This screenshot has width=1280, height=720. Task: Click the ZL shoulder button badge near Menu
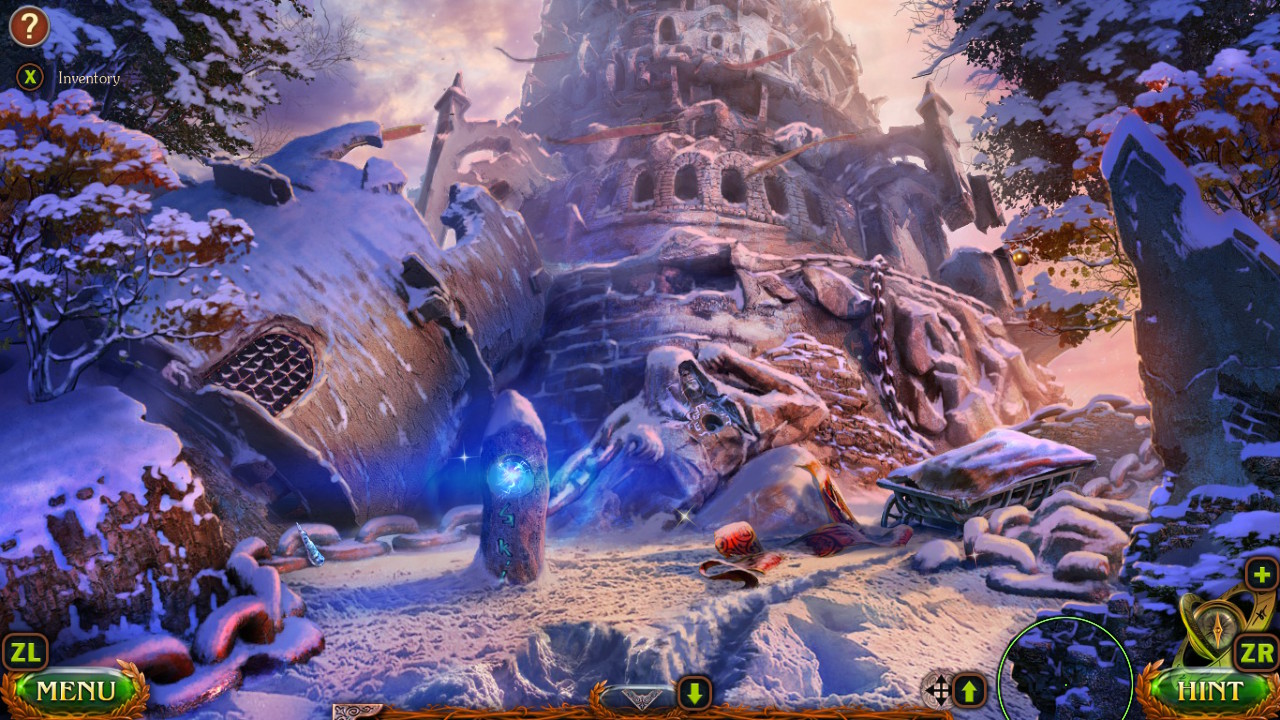[x=26, y=651]
